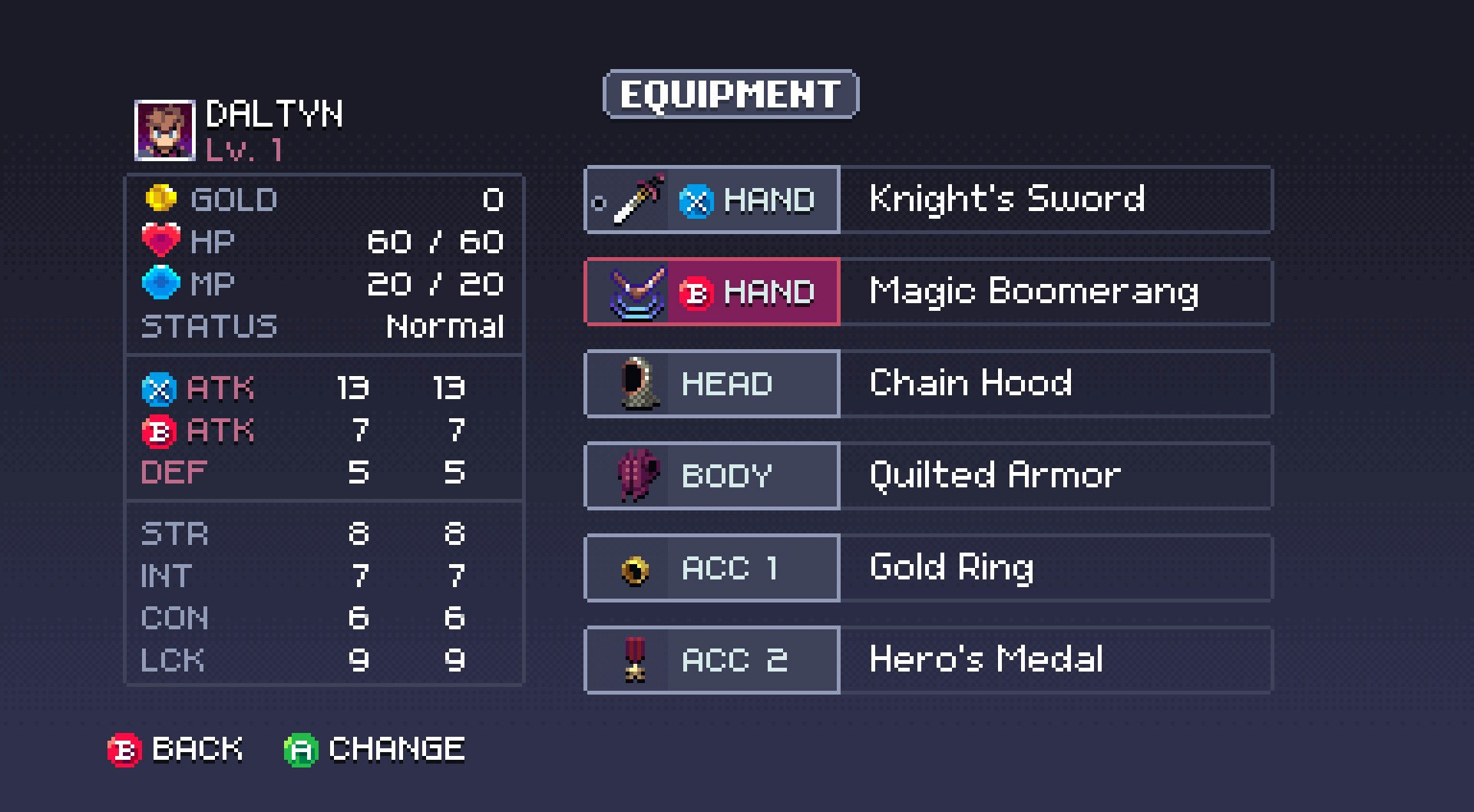Click the blue MP orb icon
This screenshot has height=812, width=1474.
(x=163, y=282)
